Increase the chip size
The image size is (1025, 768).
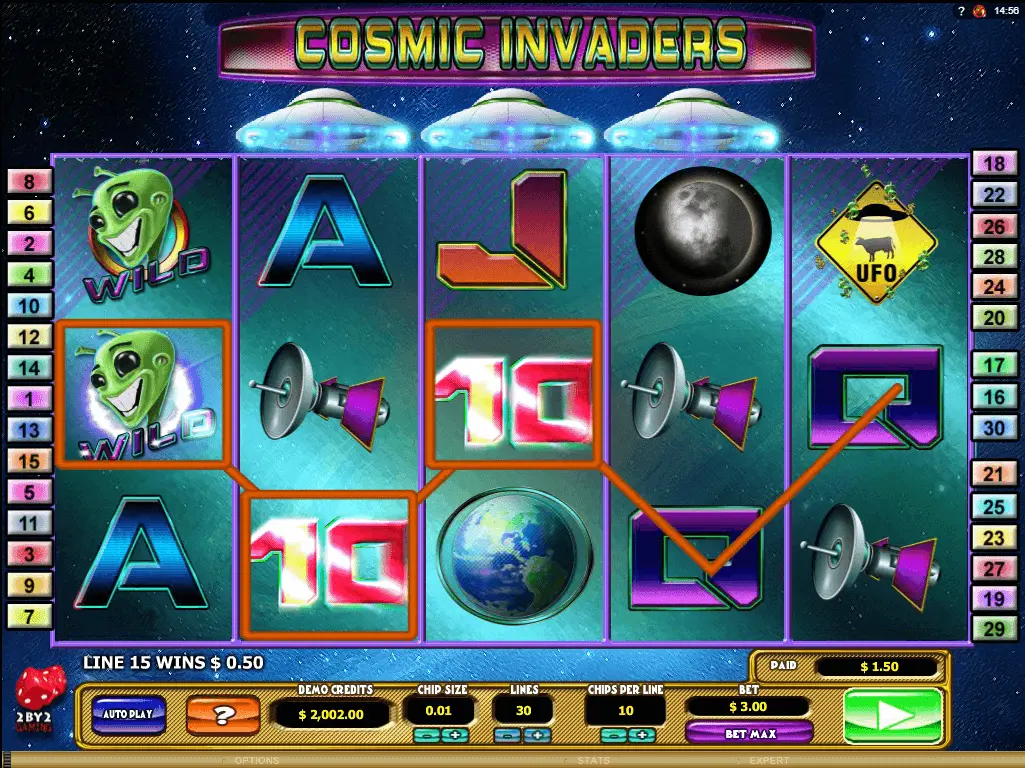(x=457, y=736)
